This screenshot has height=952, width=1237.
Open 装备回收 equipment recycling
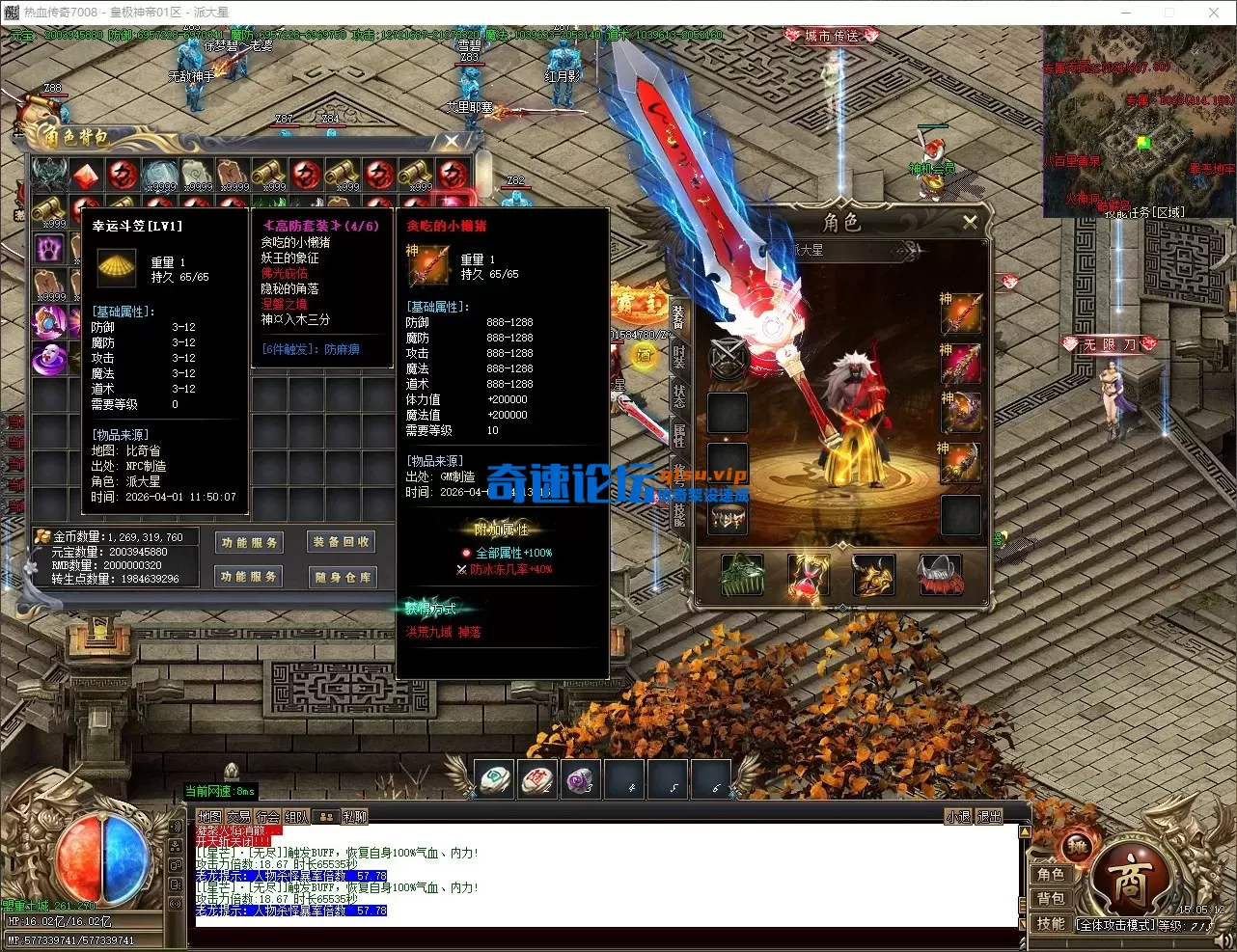pos(342,542)
